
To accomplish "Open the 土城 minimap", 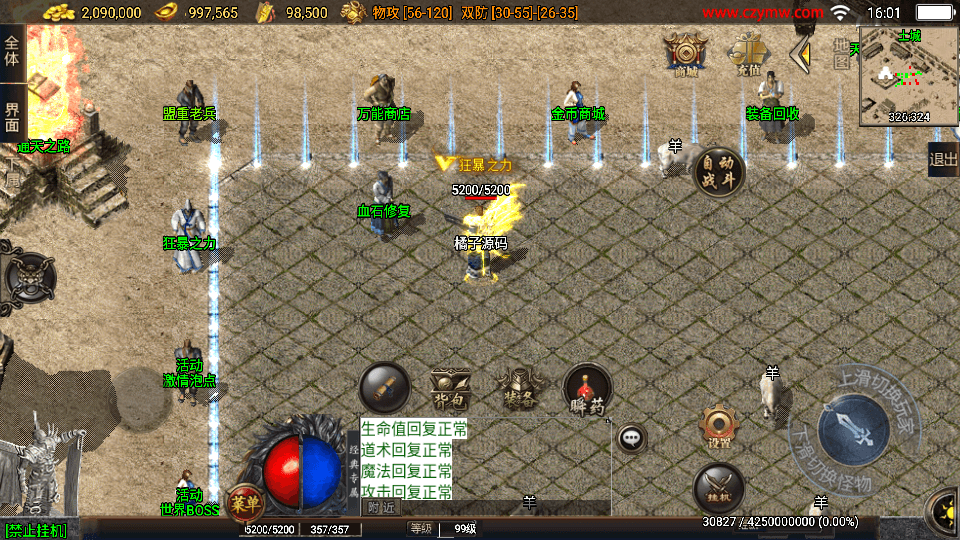I will (x=907, y=75).
